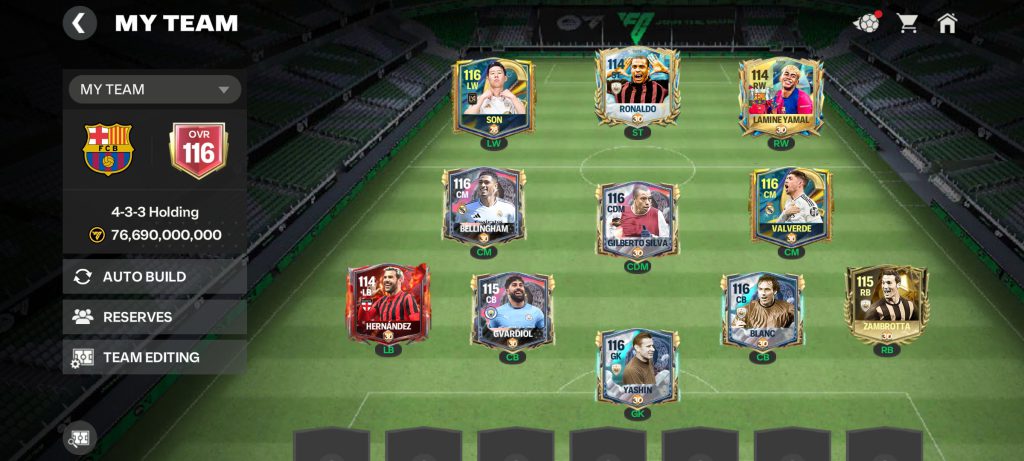Select Bellingham's midfielder card
The image size is (1024, 461).
pyautogui.click(x=484, y=207)
